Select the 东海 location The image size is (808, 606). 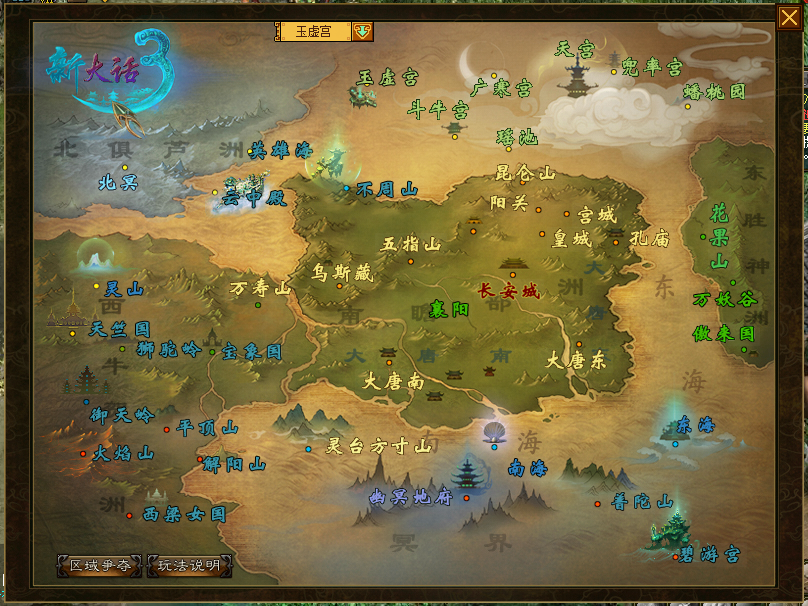695,425
